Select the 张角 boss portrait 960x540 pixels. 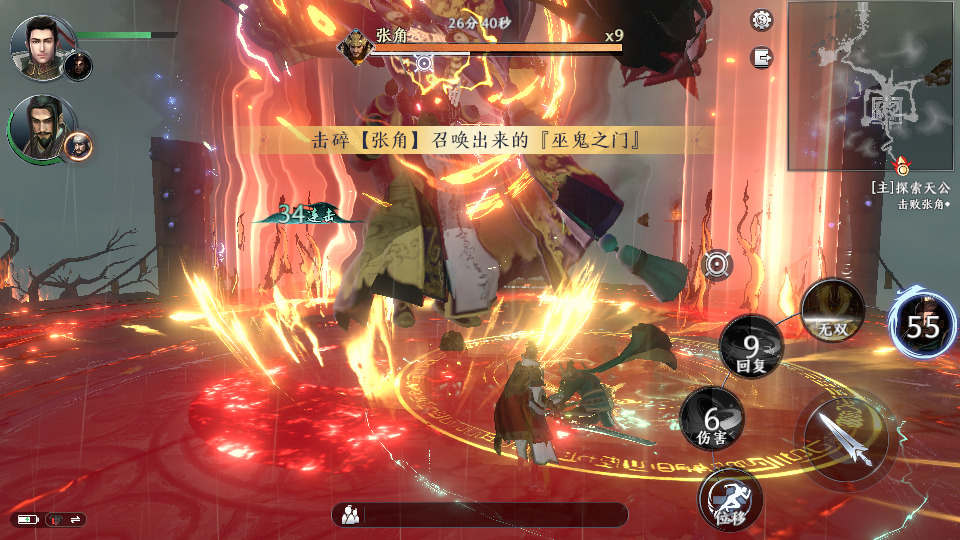[x=356, y=46]
